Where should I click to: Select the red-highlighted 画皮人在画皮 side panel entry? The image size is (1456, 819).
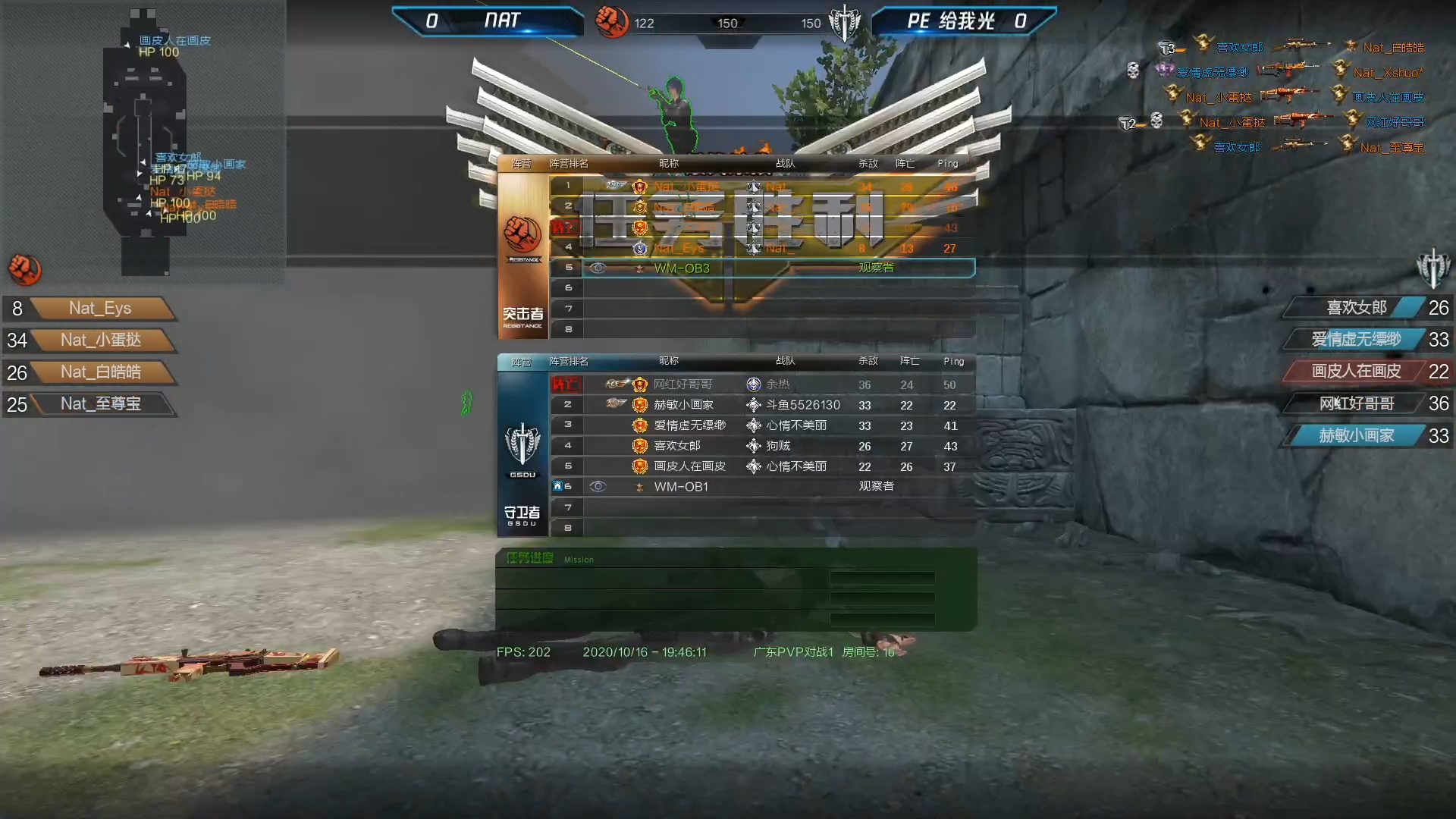point(1356,372)
